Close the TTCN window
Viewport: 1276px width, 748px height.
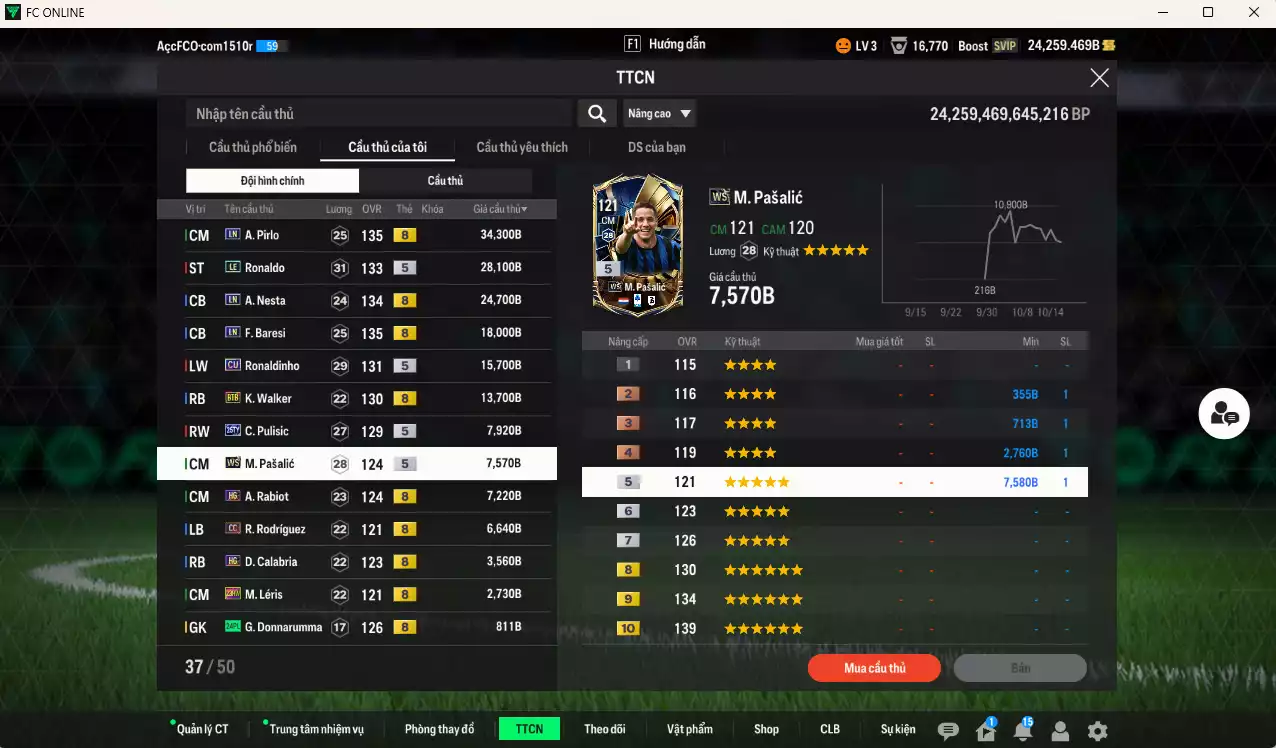(x=1099, y=78)
